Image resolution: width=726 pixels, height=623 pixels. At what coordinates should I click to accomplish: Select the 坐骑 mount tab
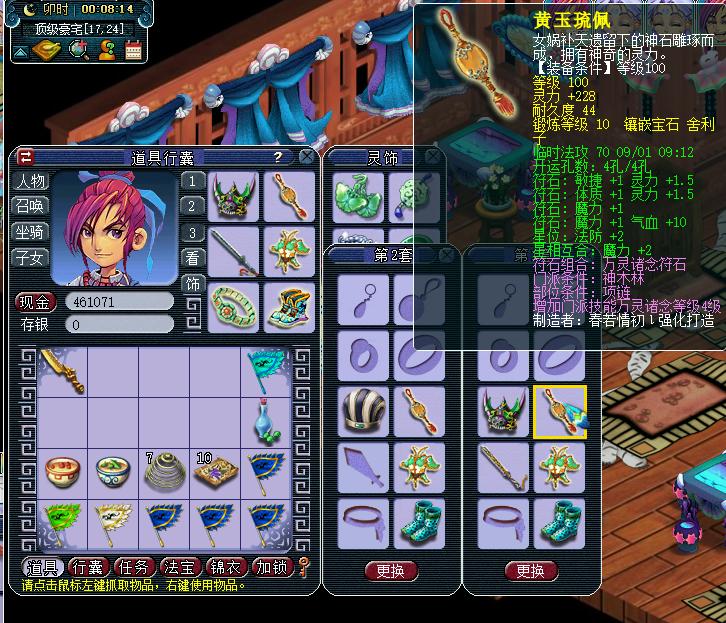pyautogui.click(x=30, y=232)
